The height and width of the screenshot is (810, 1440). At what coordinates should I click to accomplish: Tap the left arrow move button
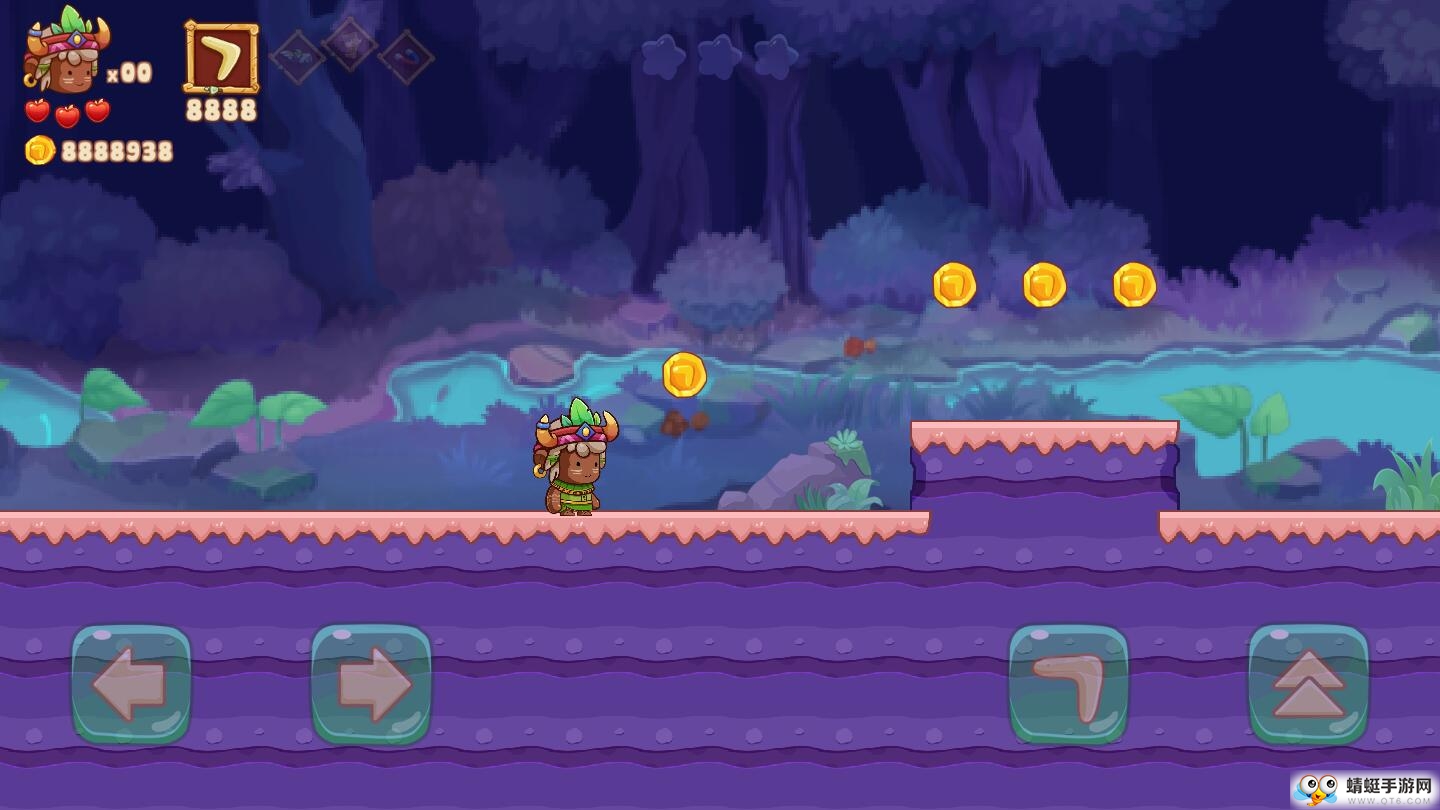131,685
